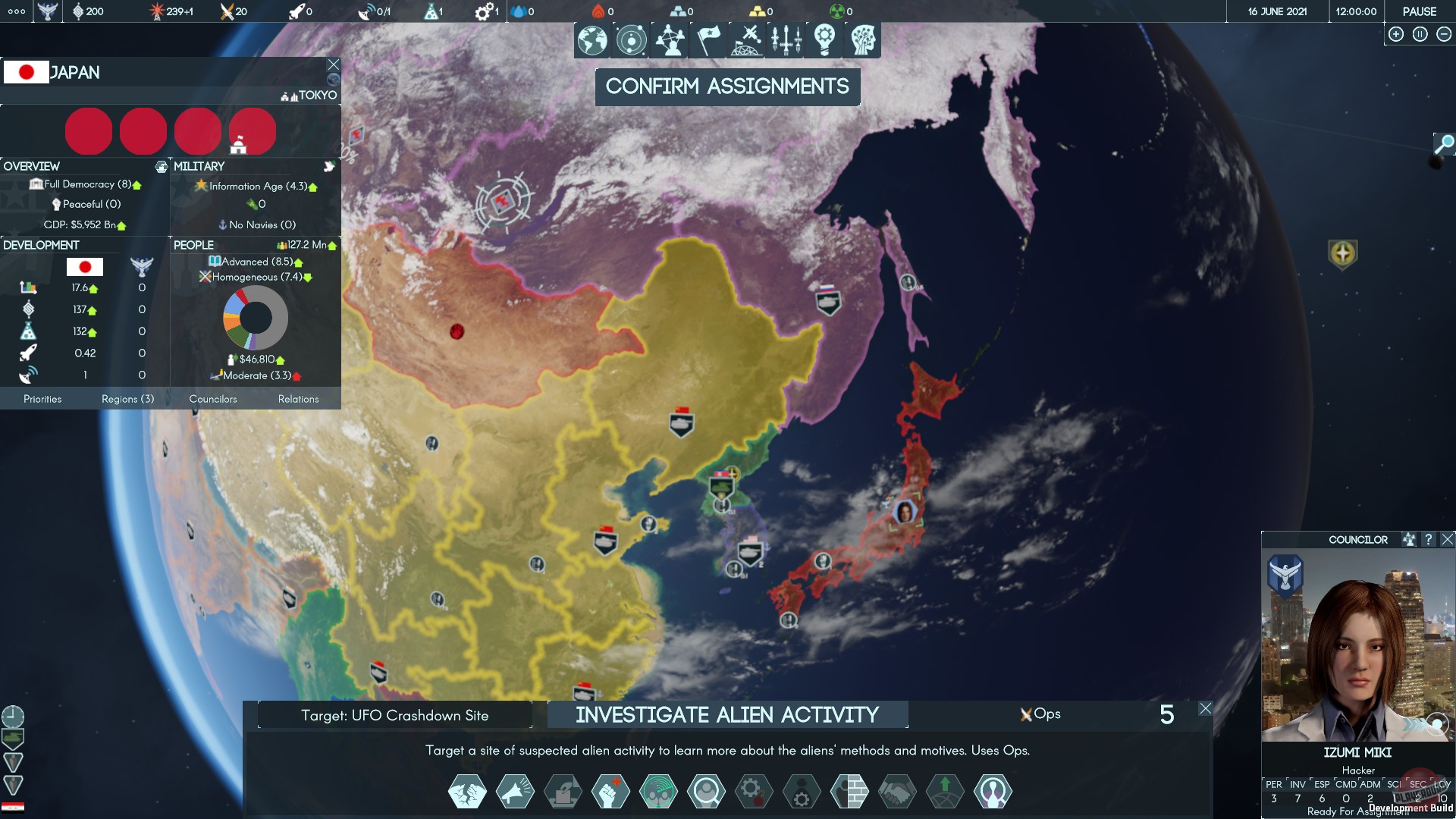
Task: Click the CONFIRM ASSIGNMENTS button
Action: click(x=727, y=86)
